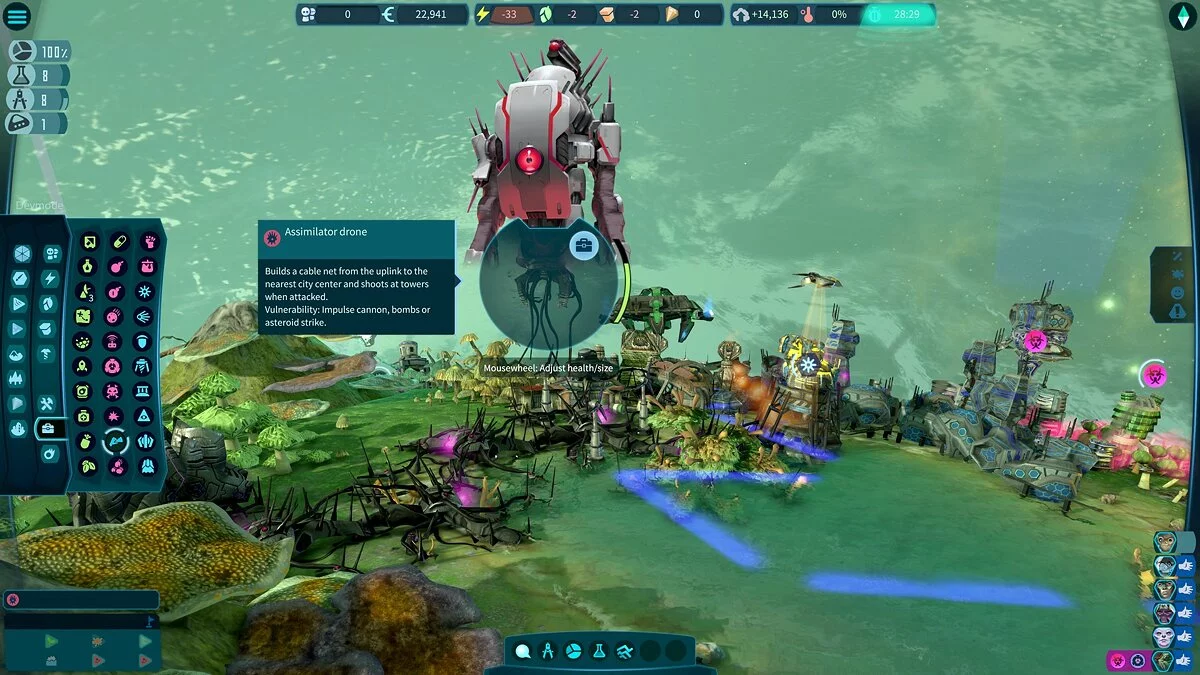Select the pink raised fist icon
This screenshot has height=675, width=1200.
pos(148,242)
